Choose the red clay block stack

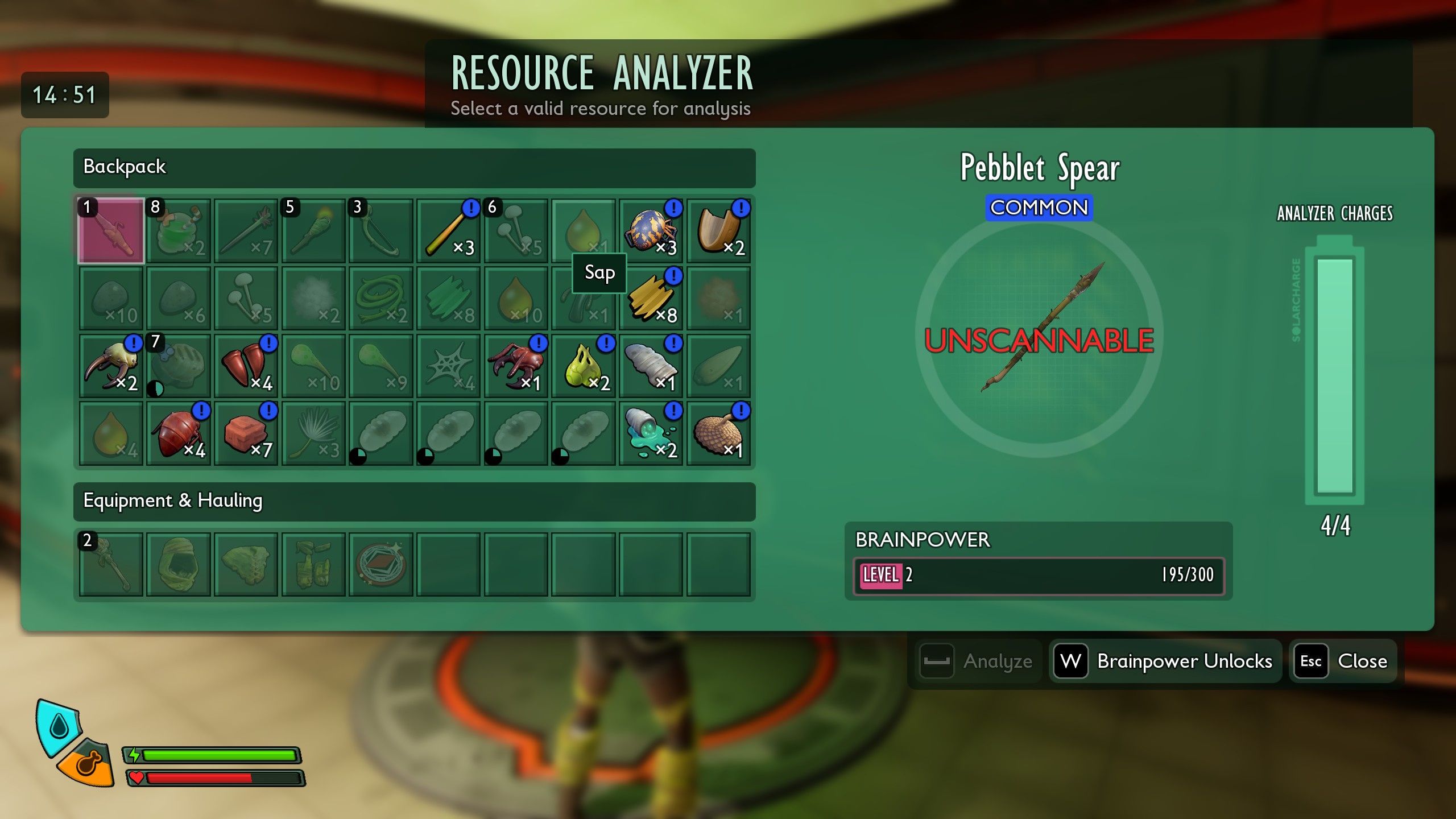click(x=246, y=433)
